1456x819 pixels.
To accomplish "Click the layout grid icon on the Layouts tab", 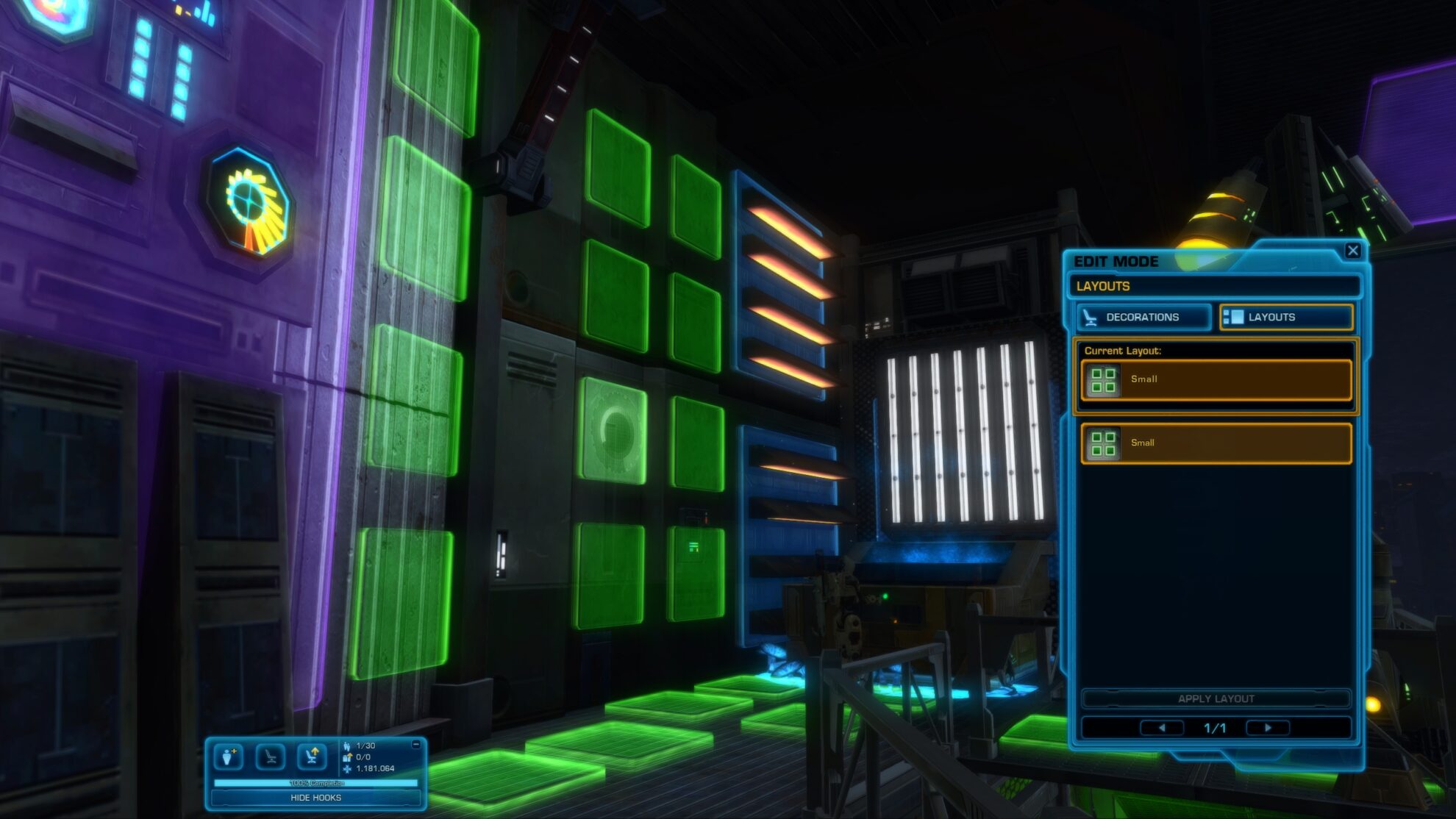I will click(1235, 317).
